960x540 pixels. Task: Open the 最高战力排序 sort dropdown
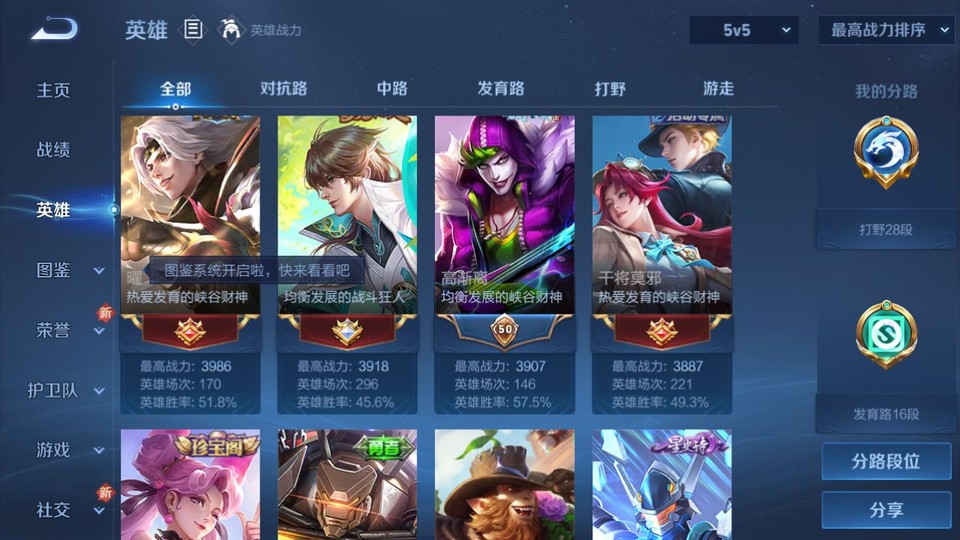tap(886, 31)
